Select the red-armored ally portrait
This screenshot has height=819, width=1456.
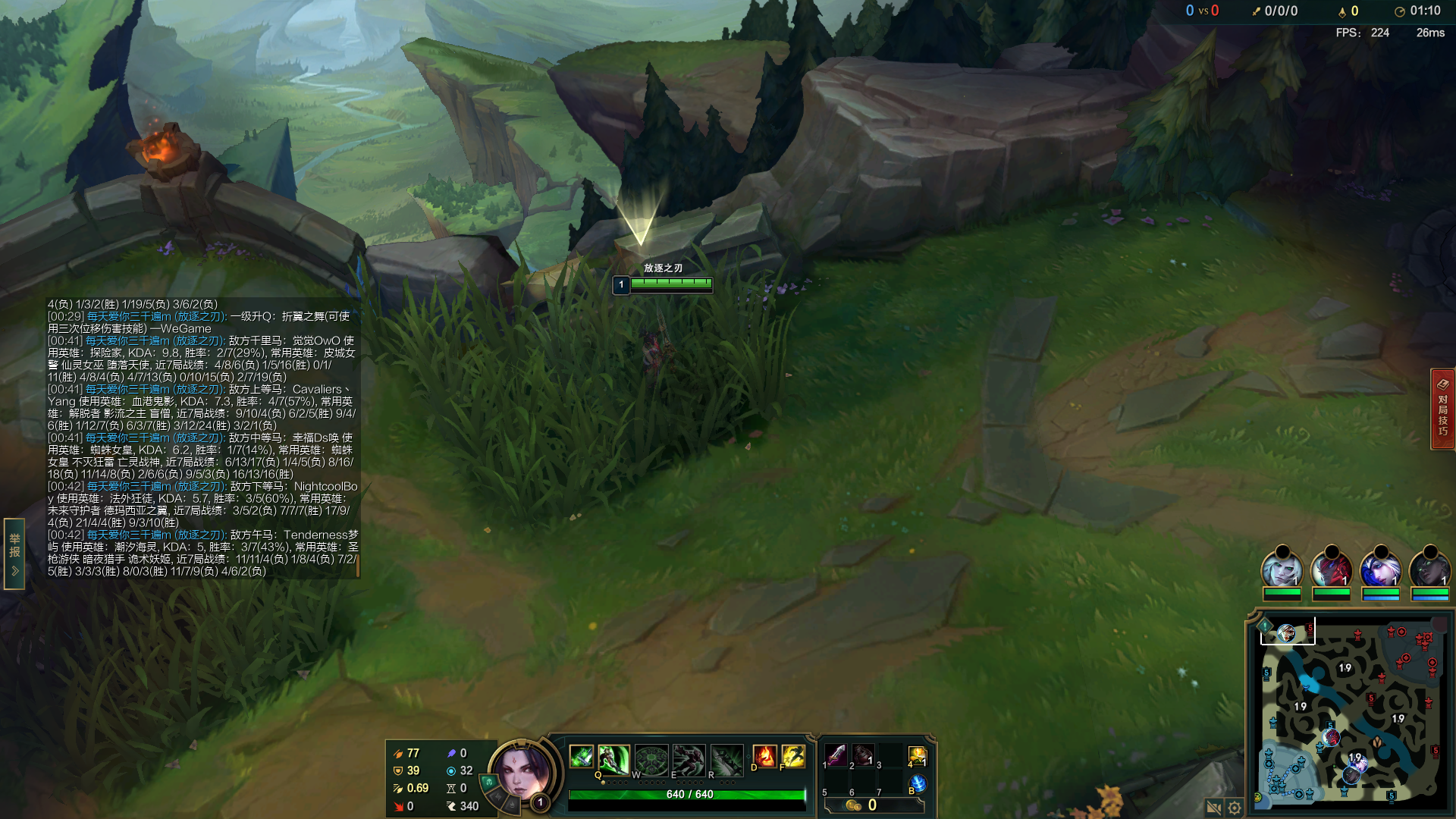(x=1331, y=570)
